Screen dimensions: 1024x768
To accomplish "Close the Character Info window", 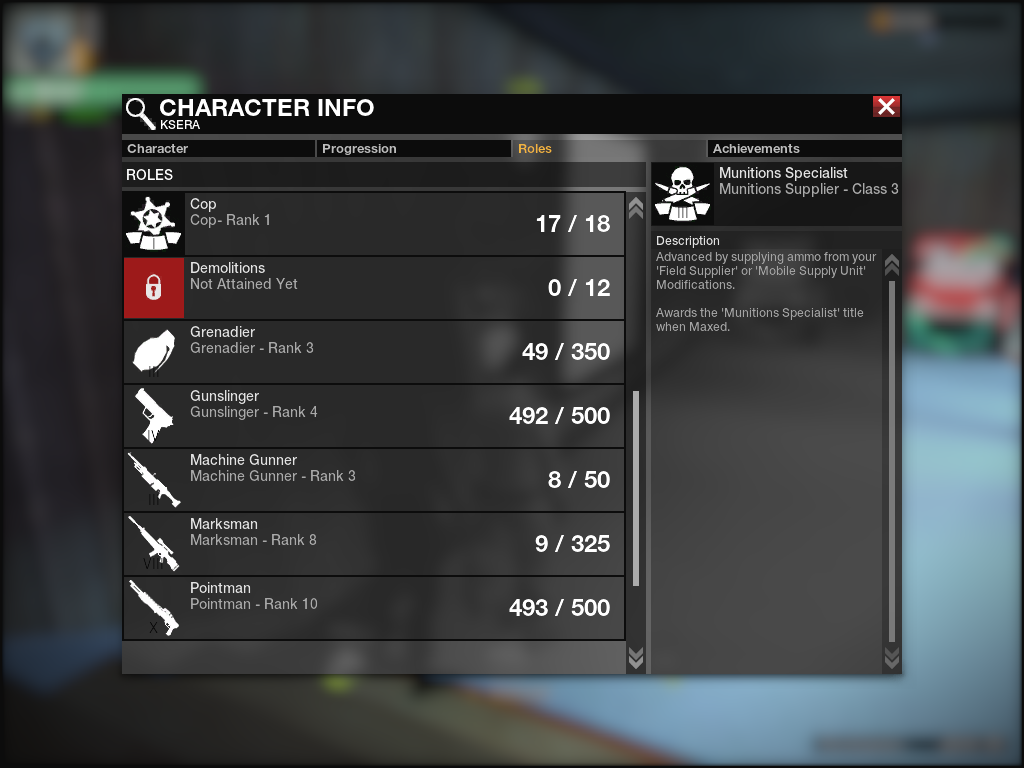I will [886, 107].
